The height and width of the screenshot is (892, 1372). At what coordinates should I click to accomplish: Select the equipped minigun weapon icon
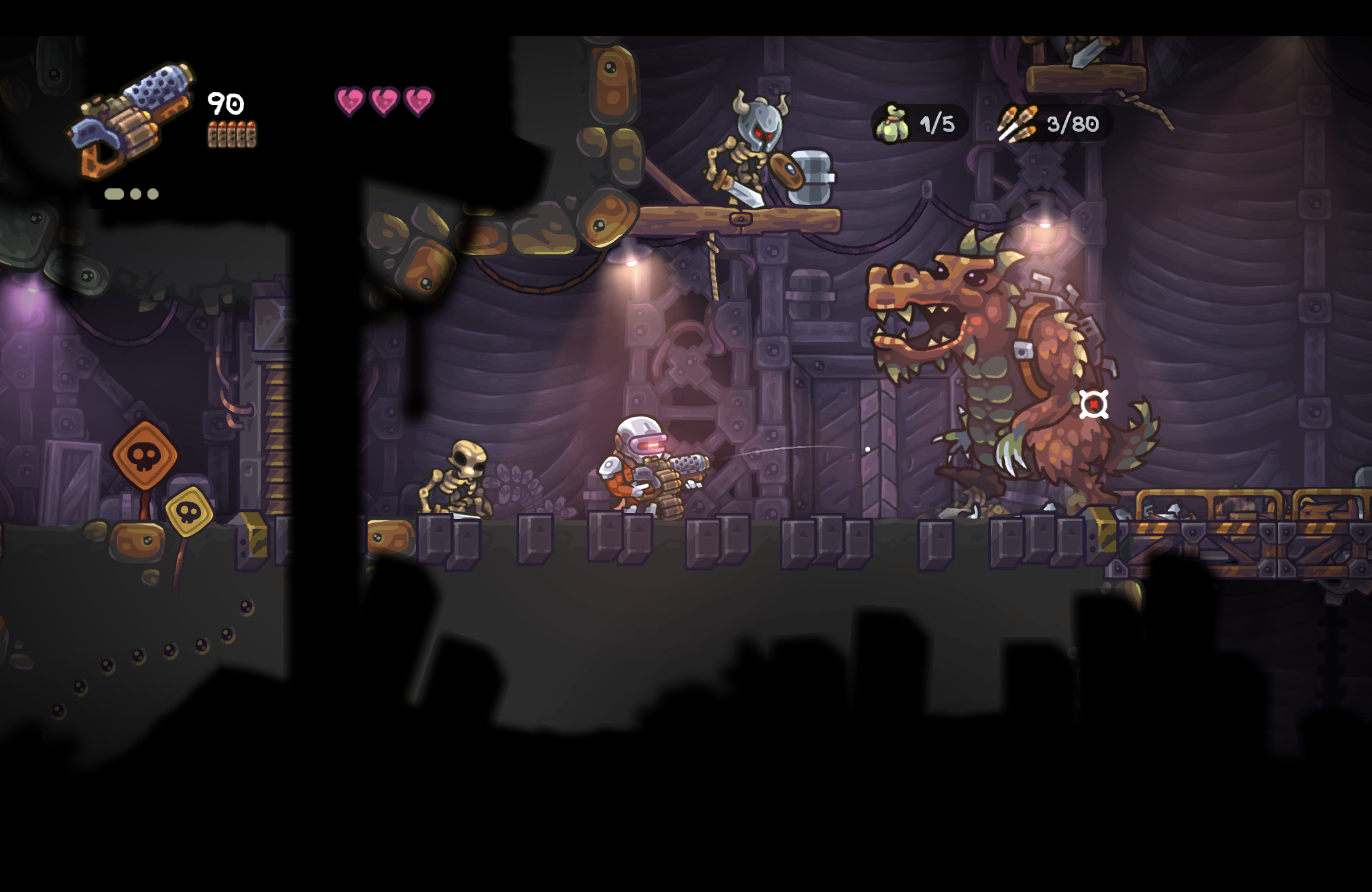click(x=131, y=121)
